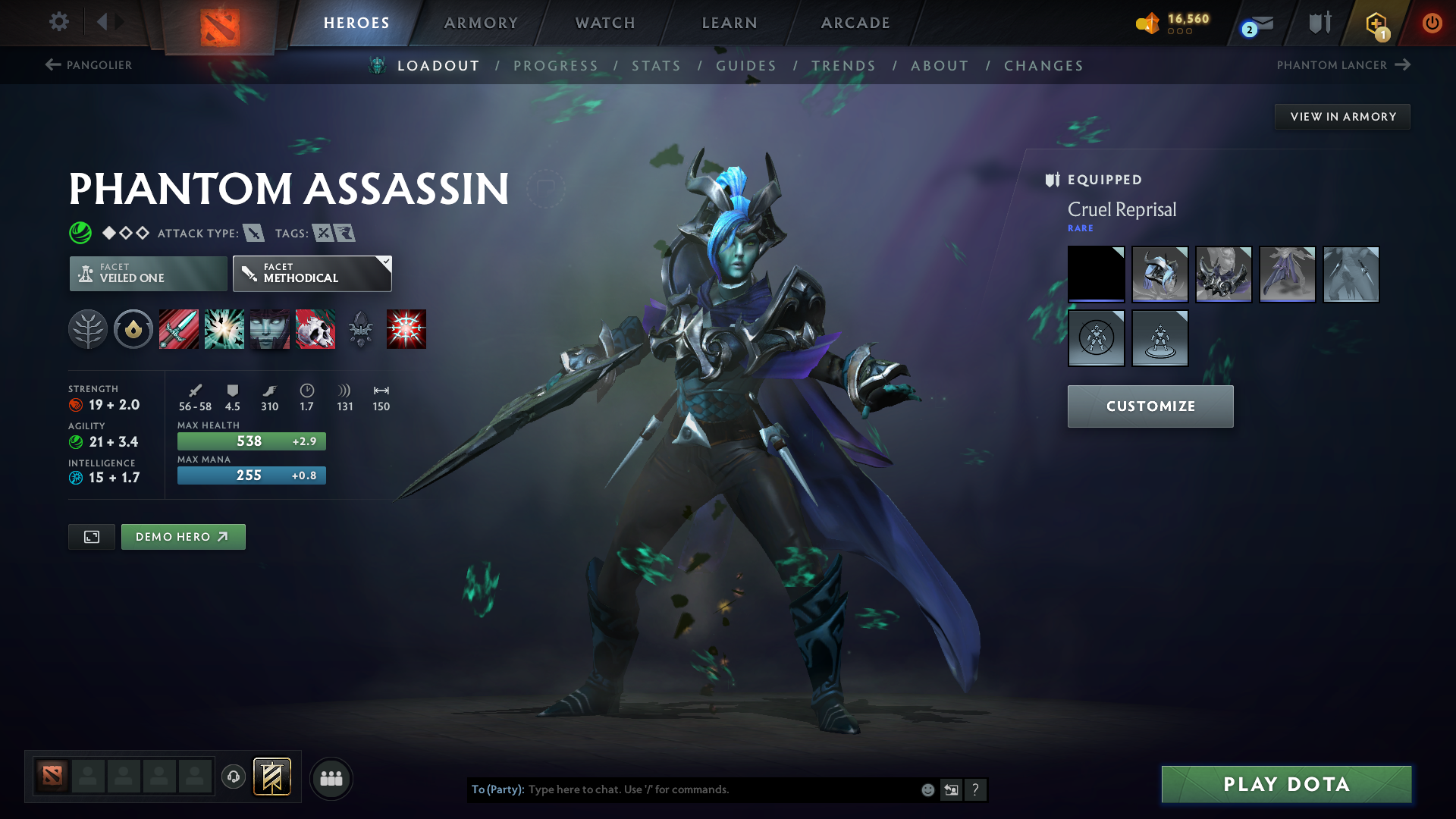Image resolution: width=1456 pixels, height=819 pixels.
Task: Select the Stifling Dagger ability icon
Action: [x=179, y=329]
